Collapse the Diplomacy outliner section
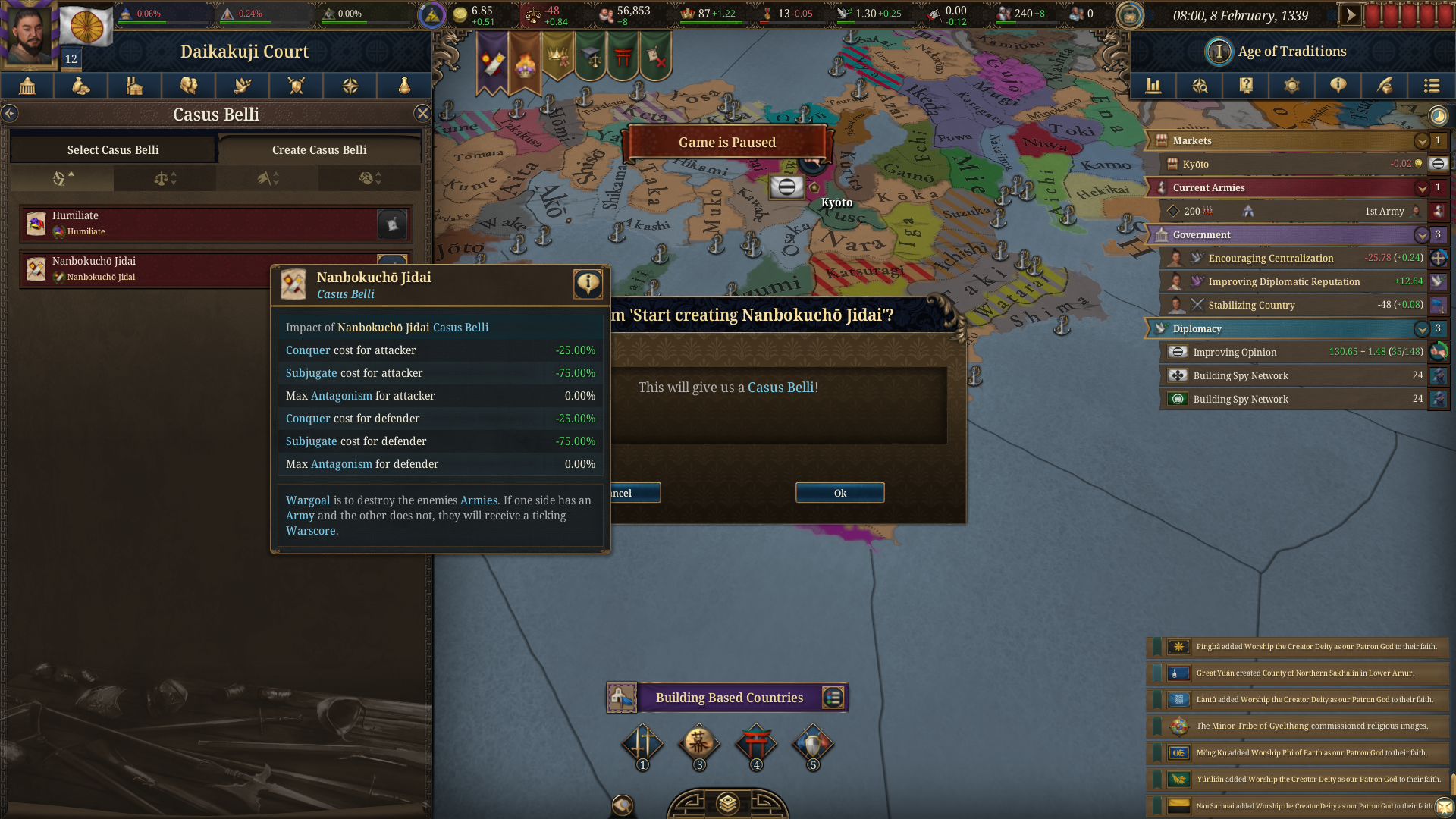 [1421, 329]
